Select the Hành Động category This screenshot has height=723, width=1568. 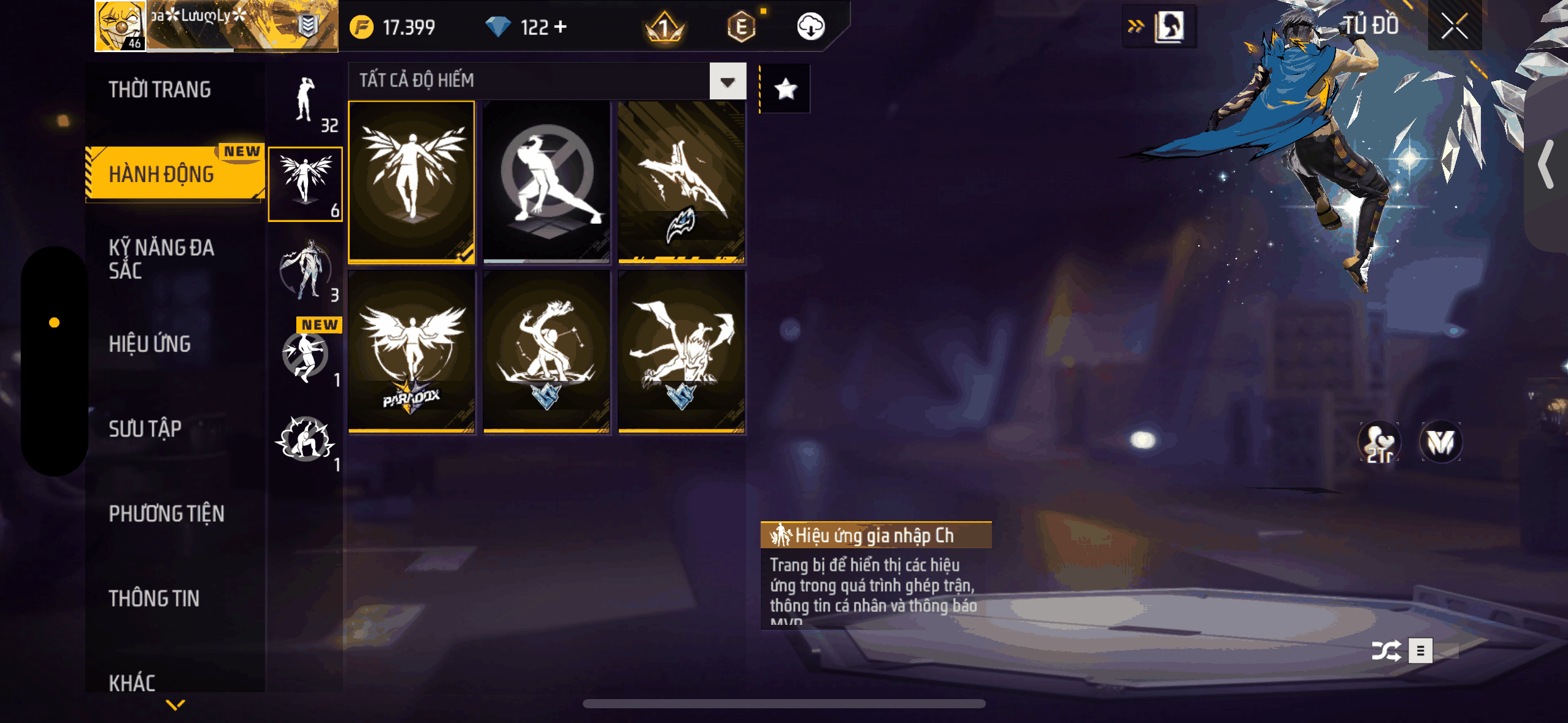pyautogui.click(x=162, y=174)
